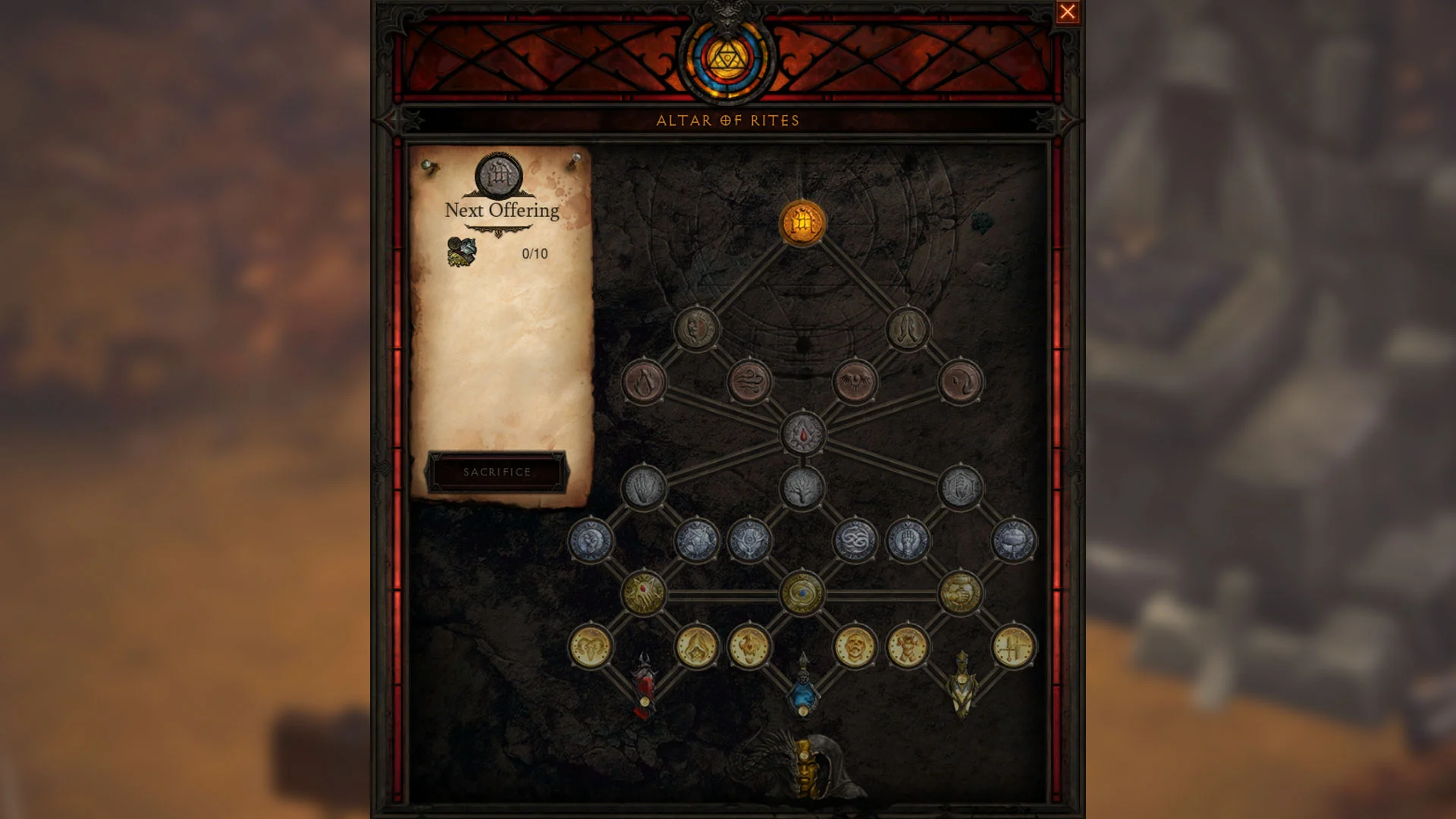Click the hooded figure seal

[x=697, y=648]
